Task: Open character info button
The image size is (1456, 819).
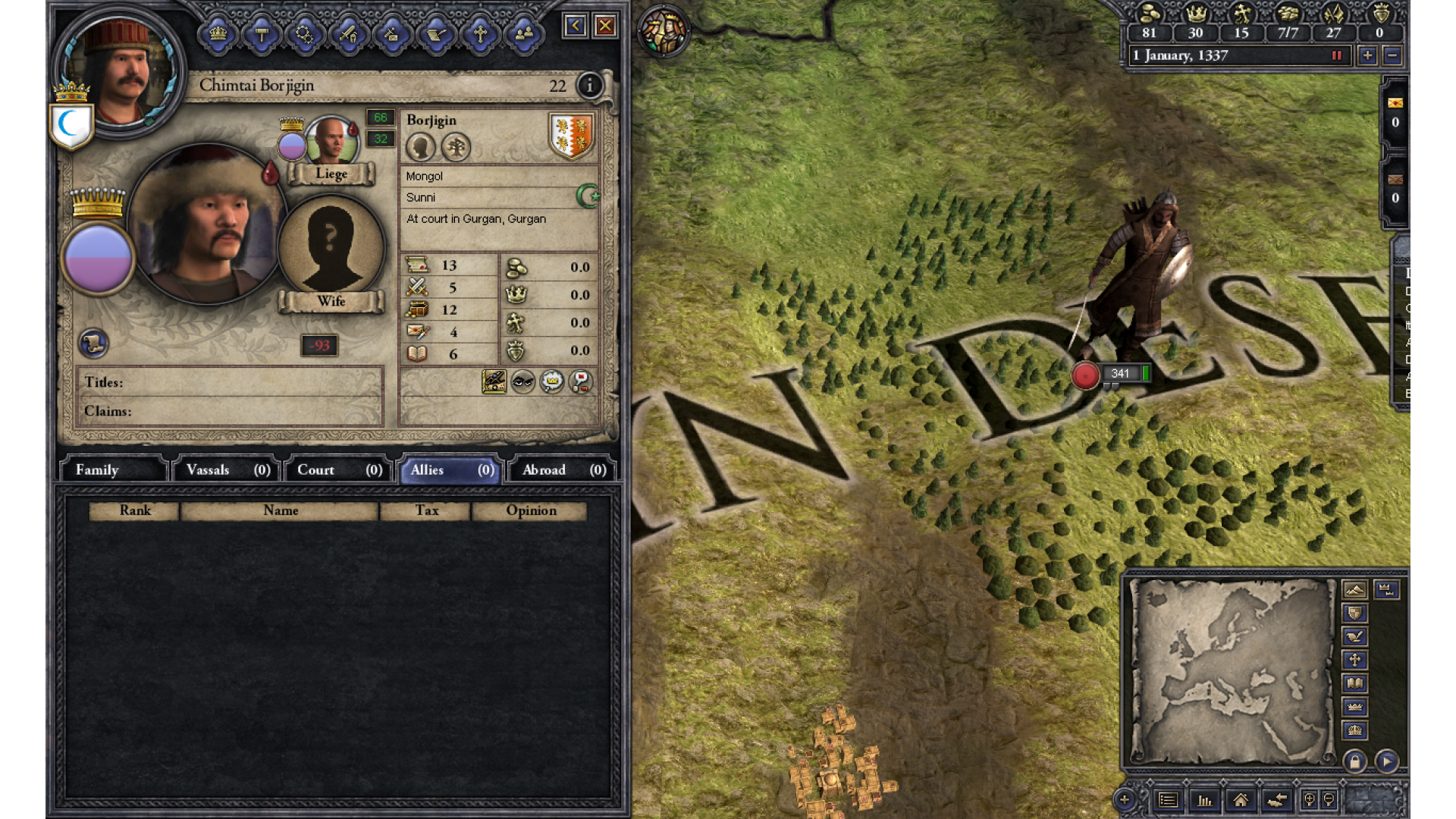Action: (x=590, y=86)
